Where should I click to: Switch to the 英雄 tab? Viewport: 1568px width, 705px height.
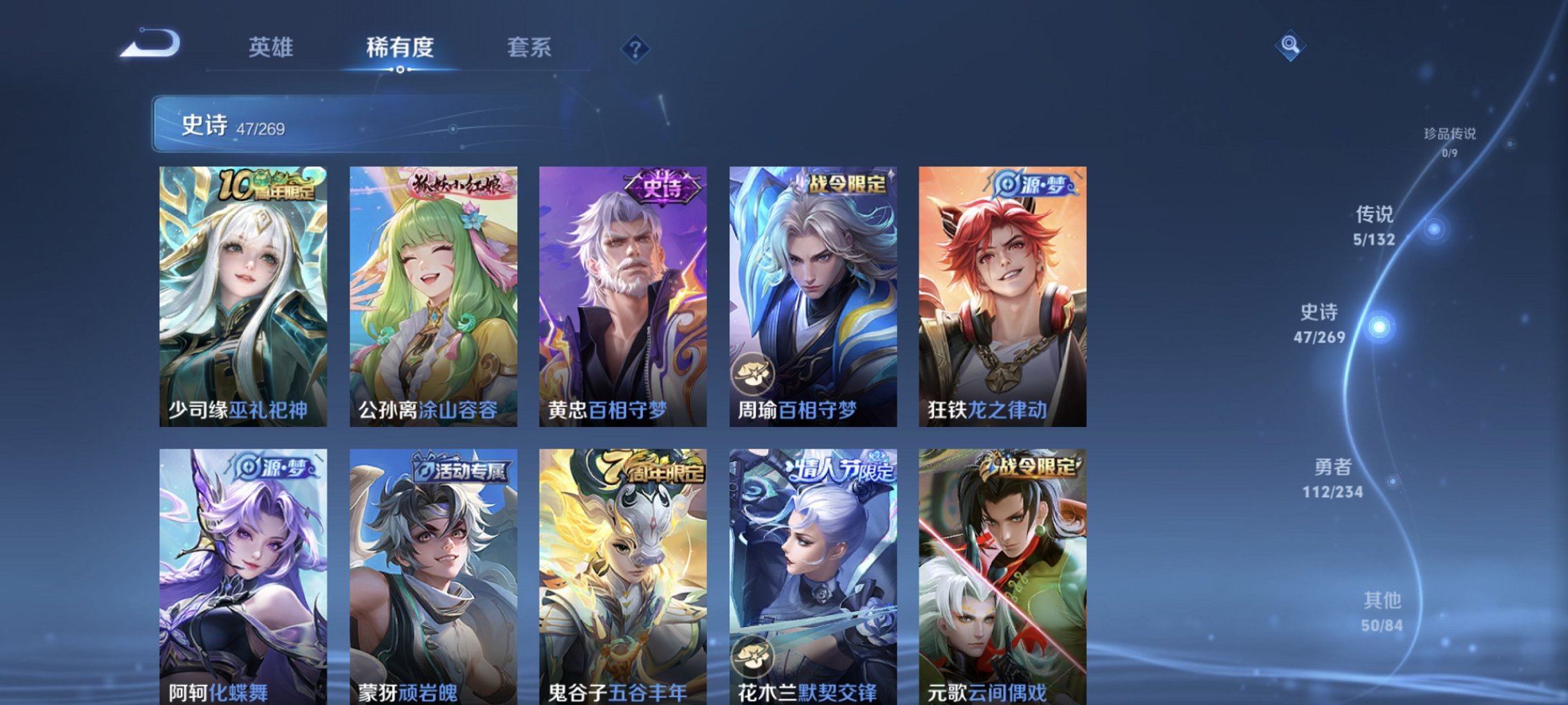click(273, 47)
